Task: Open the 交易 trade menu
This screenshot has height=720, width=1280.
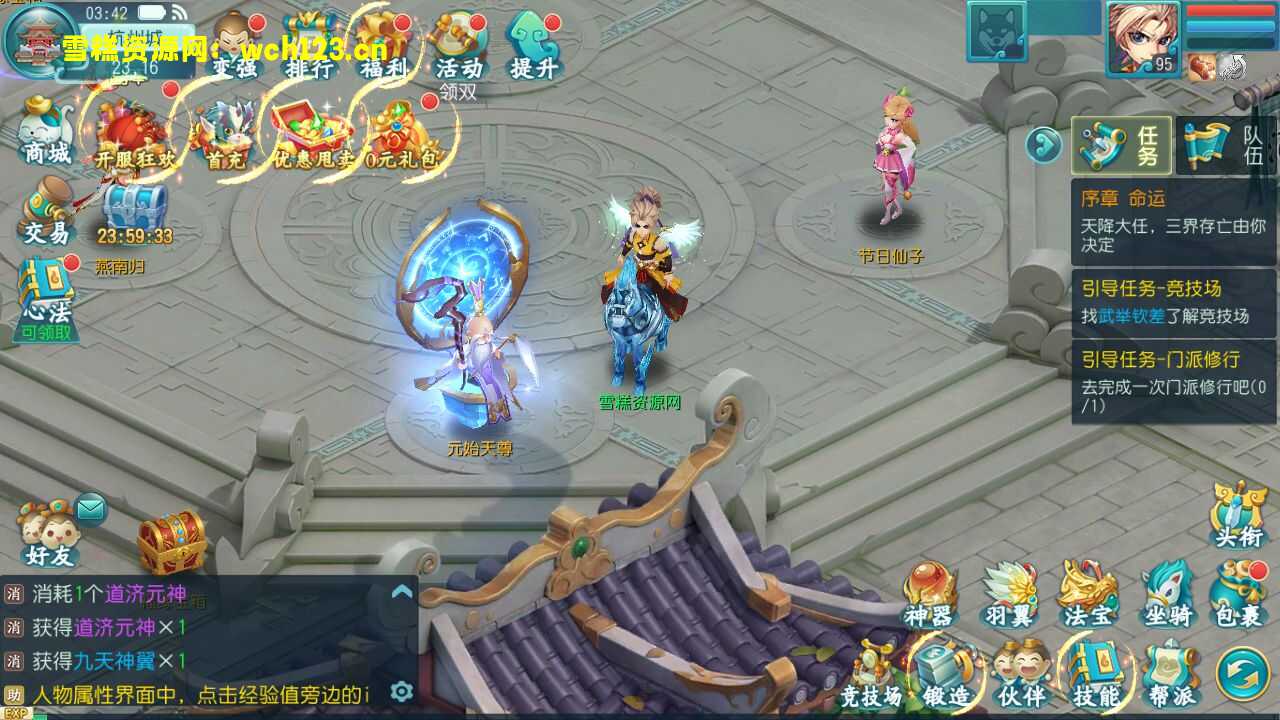Action: pyautogui.click(x=46, y=209)
